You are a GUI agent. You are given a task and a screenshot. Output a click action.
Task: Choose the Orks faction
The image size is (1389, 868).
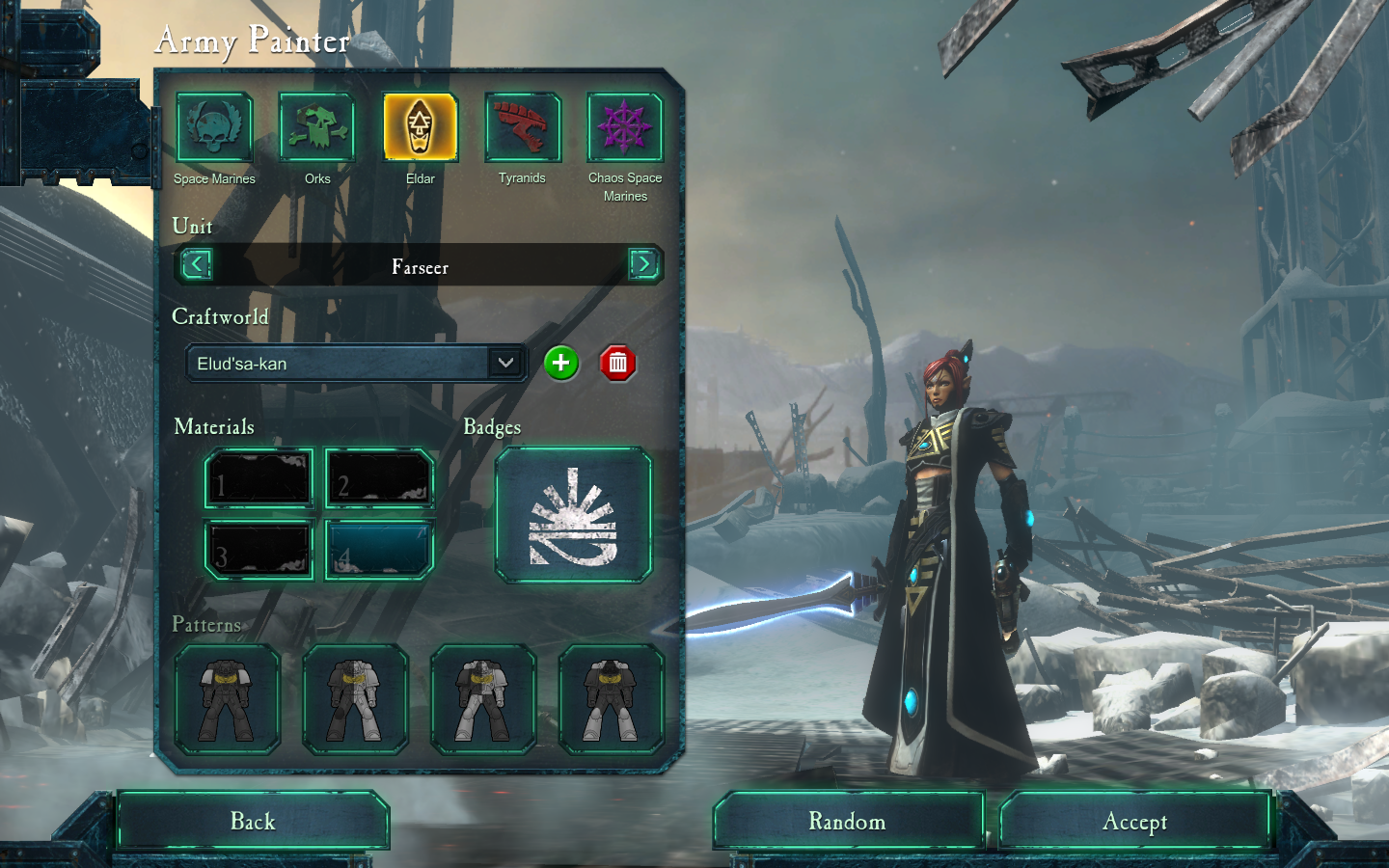click(x=317, y=127)
